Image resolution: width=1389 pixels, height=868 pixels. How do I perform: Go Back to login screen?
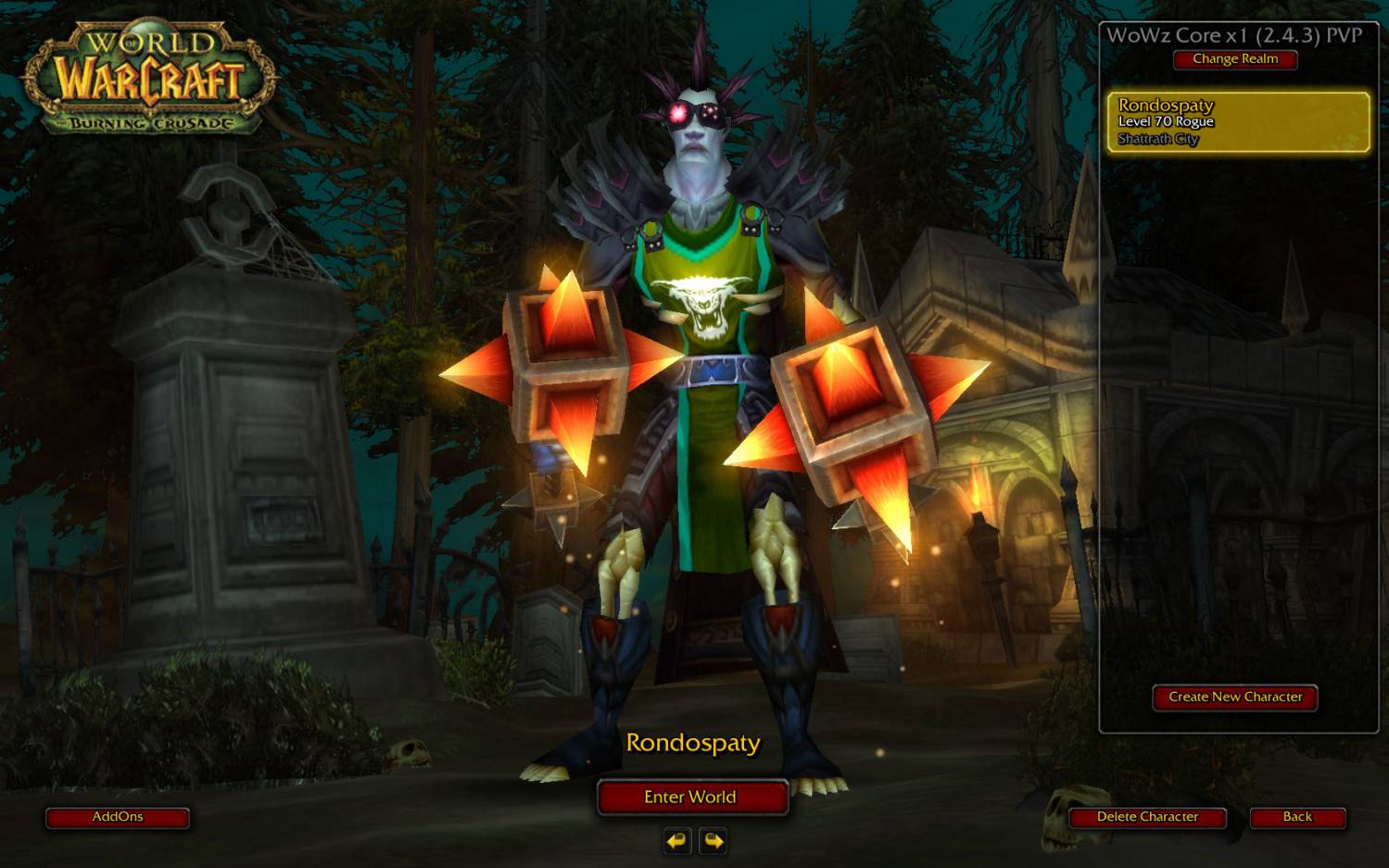(1296, 817)
